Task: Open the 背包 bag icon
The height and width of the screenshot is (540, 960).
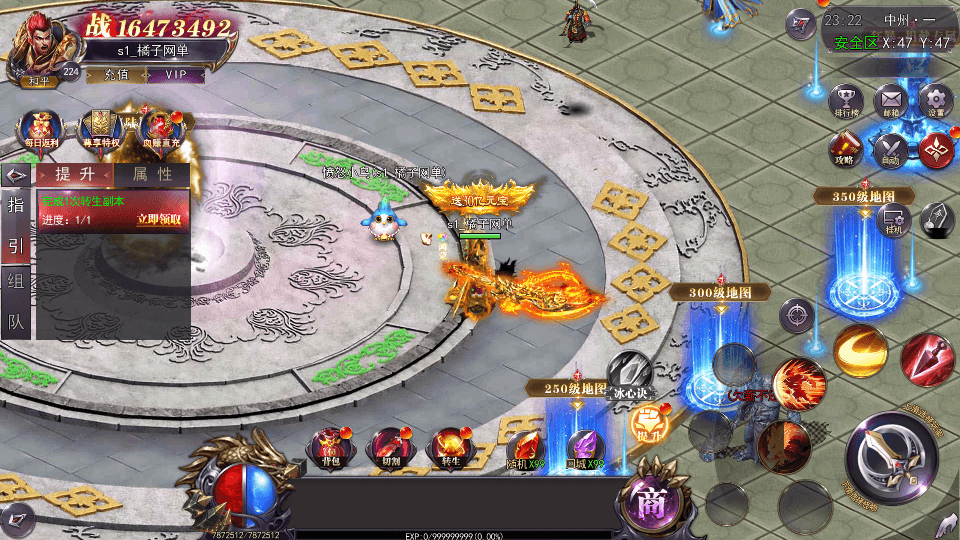Action: [330, 447]
